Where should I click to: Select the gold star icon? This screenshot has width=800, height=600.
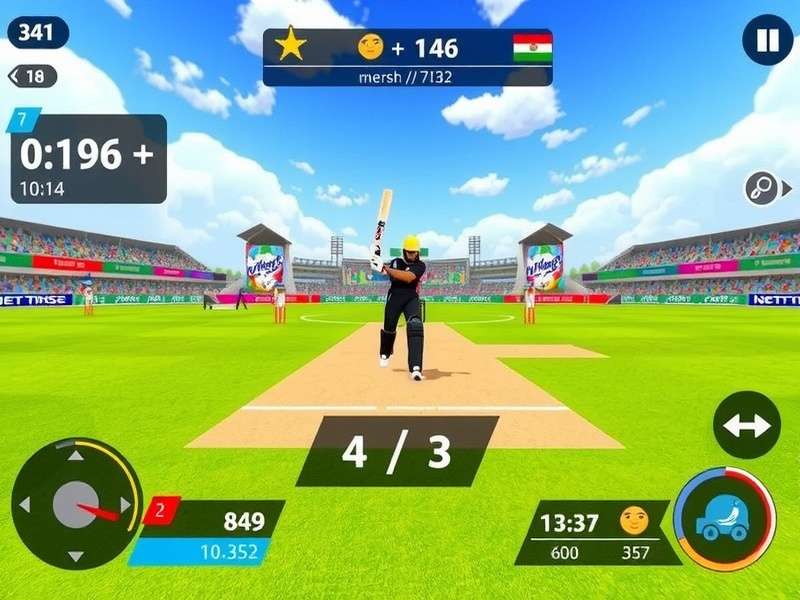pos(291,46)
